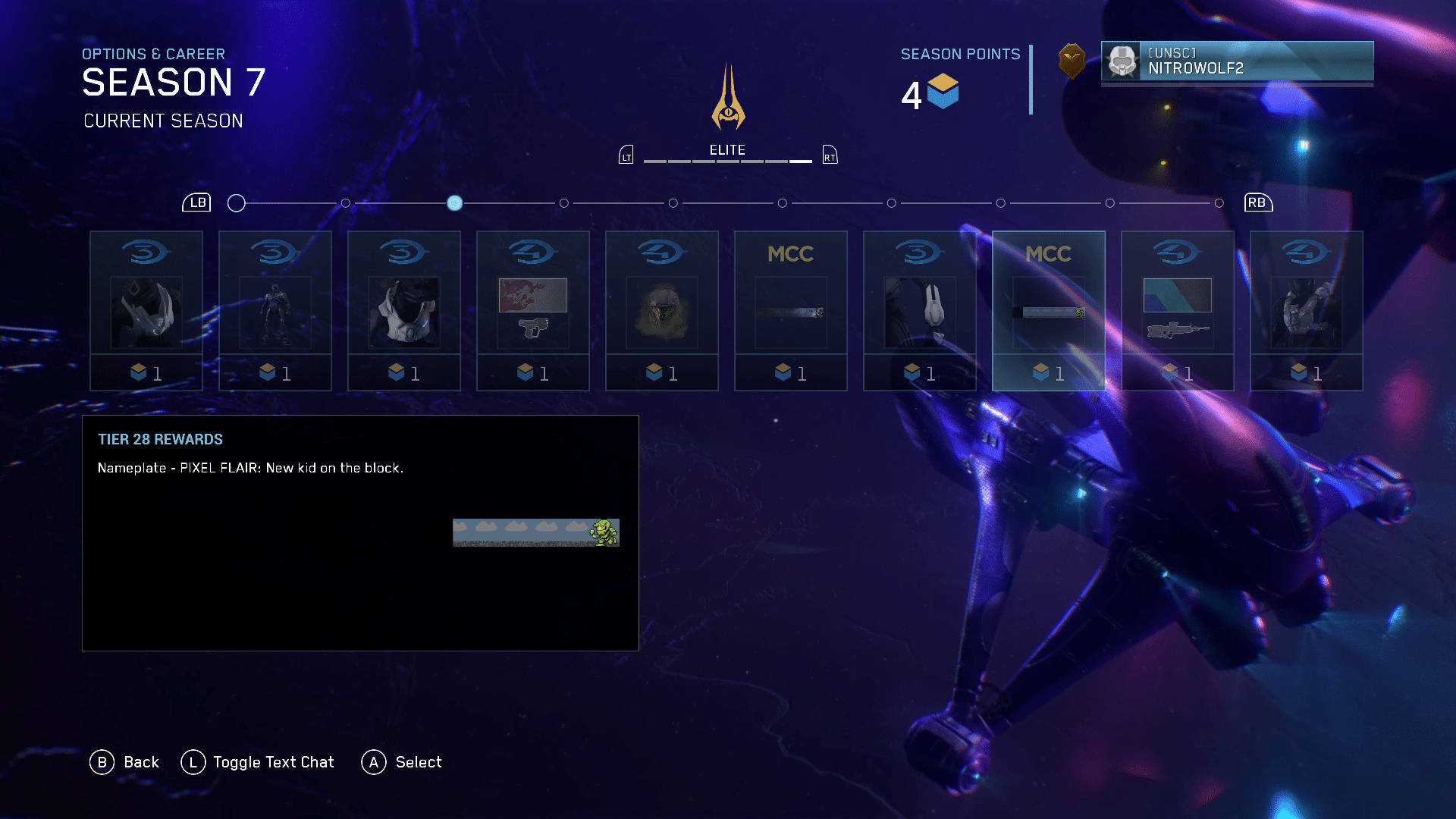Viewport: 1456px width, 819px height.
Task: Select the dimmed MCC nameplate reward tile
Action: click(x=791, y=311)
